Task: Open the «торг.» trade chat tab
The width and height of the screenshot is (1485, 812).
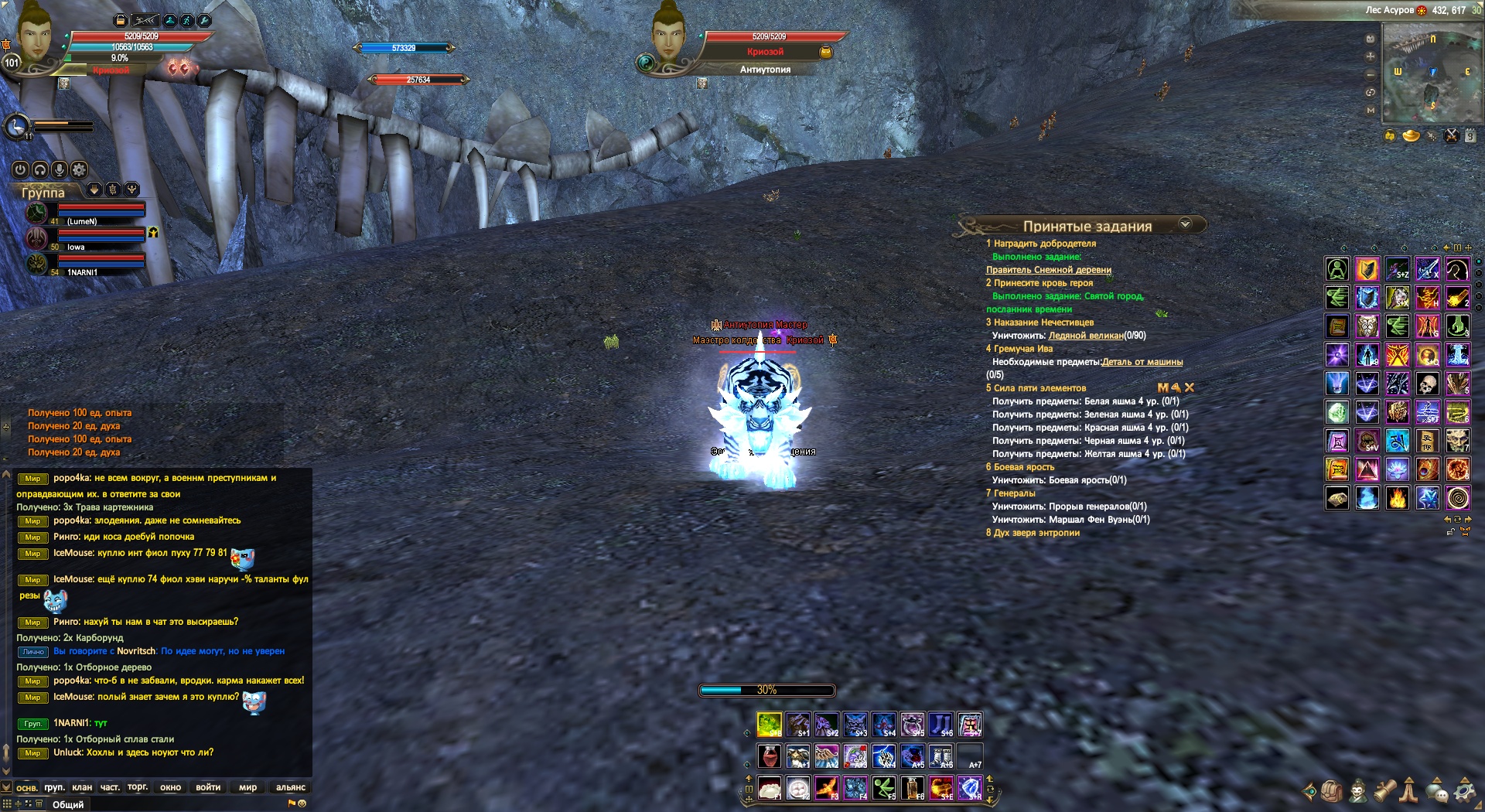Action: (x=138, y=787)
